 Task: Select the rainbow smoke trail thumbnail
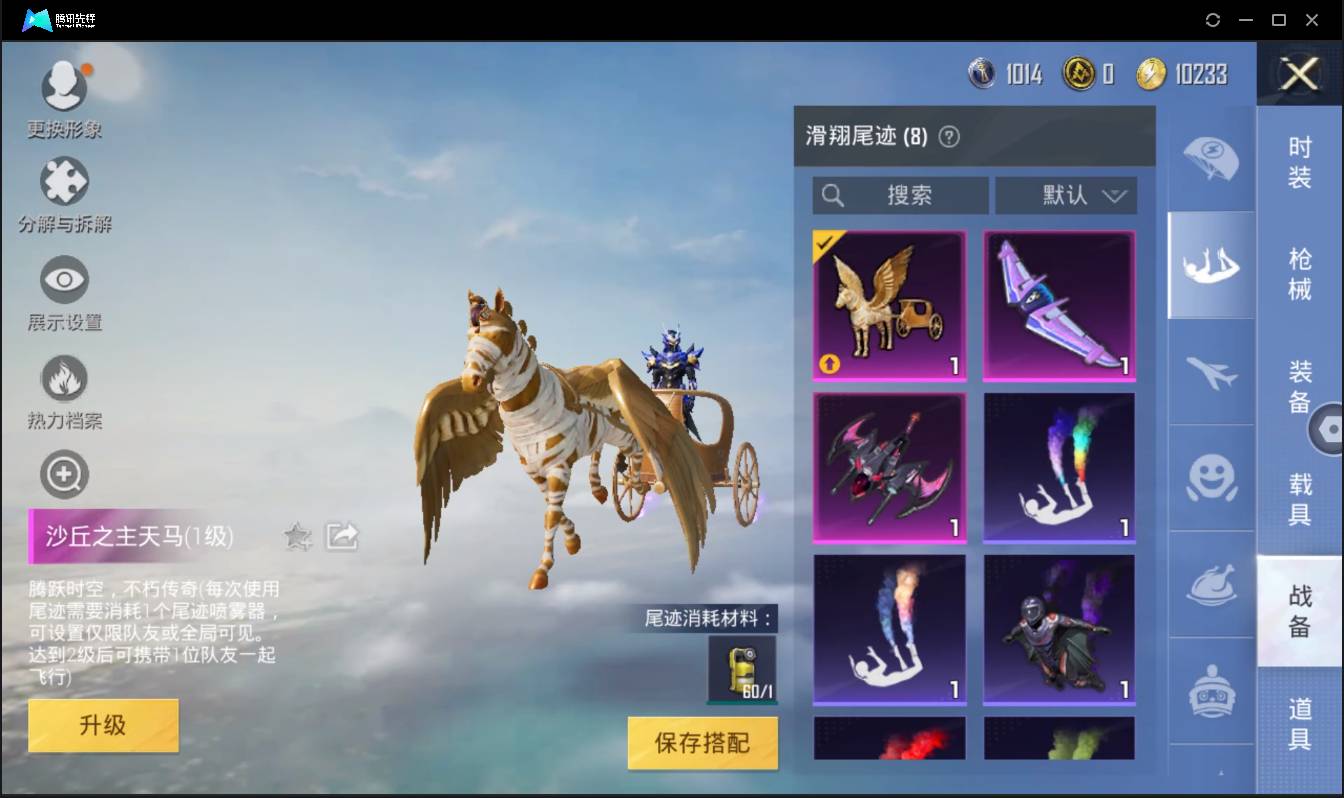point(1059,467)
